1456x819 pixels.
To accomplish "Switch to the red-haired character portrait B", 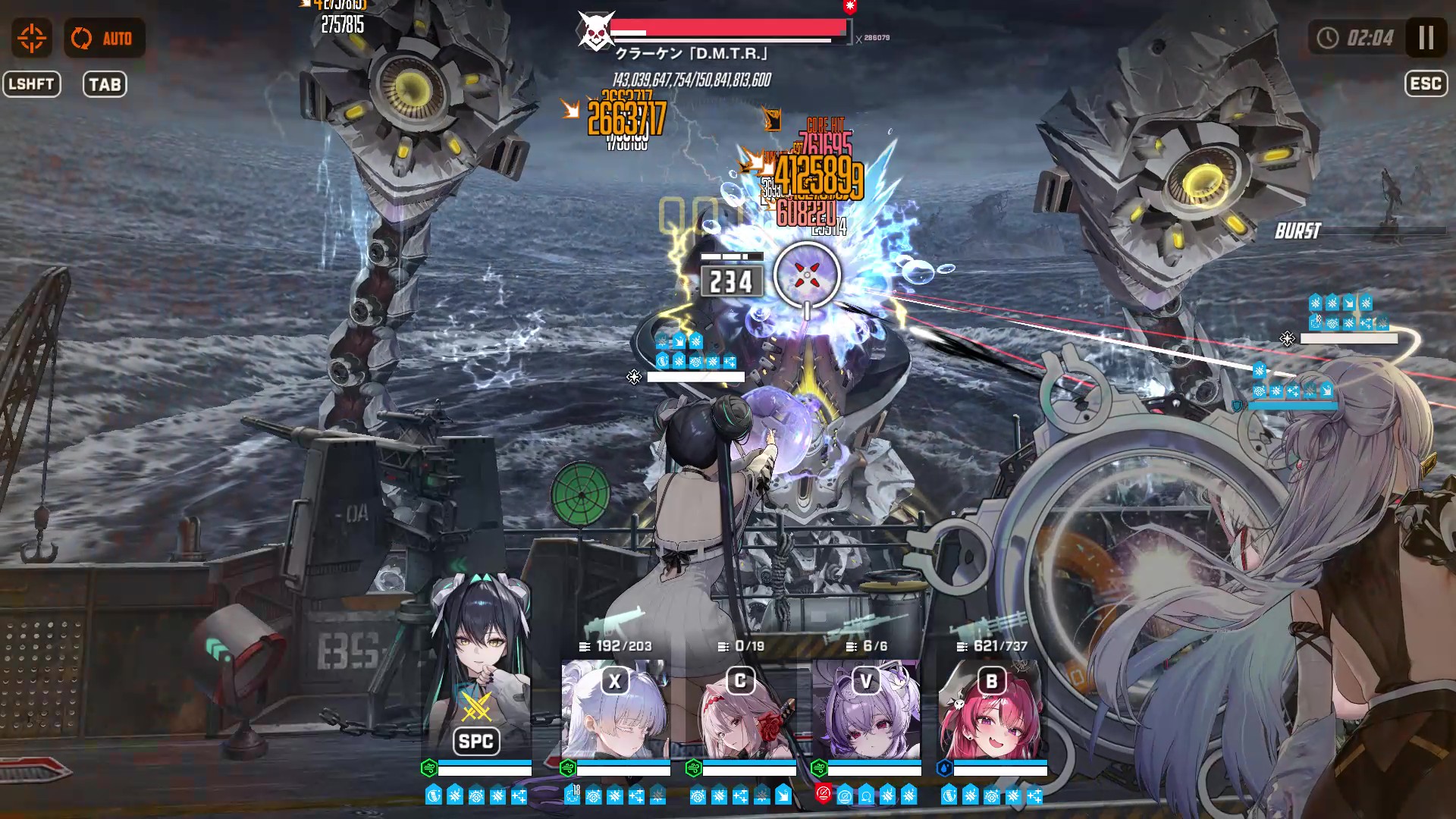I will point(991,709).
